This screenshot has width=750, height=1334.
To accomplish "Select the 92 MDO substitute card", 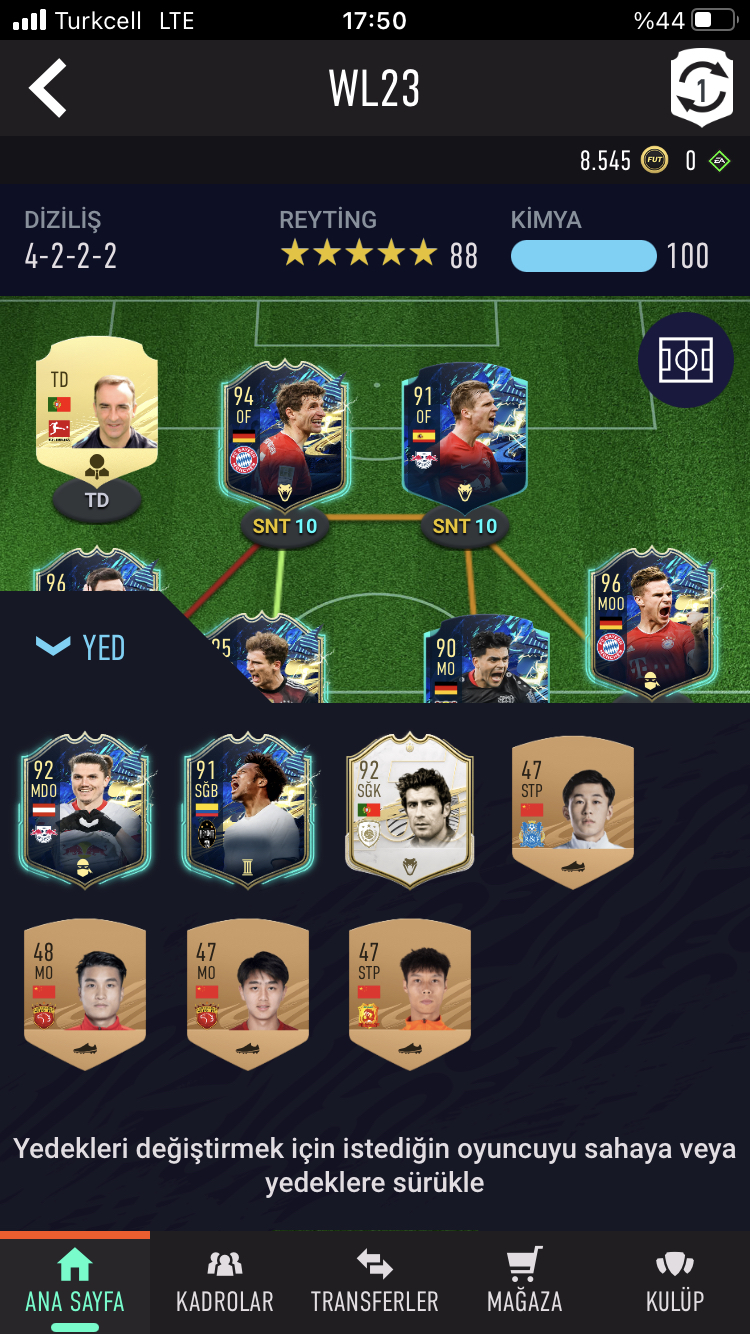I will (84, 805).
